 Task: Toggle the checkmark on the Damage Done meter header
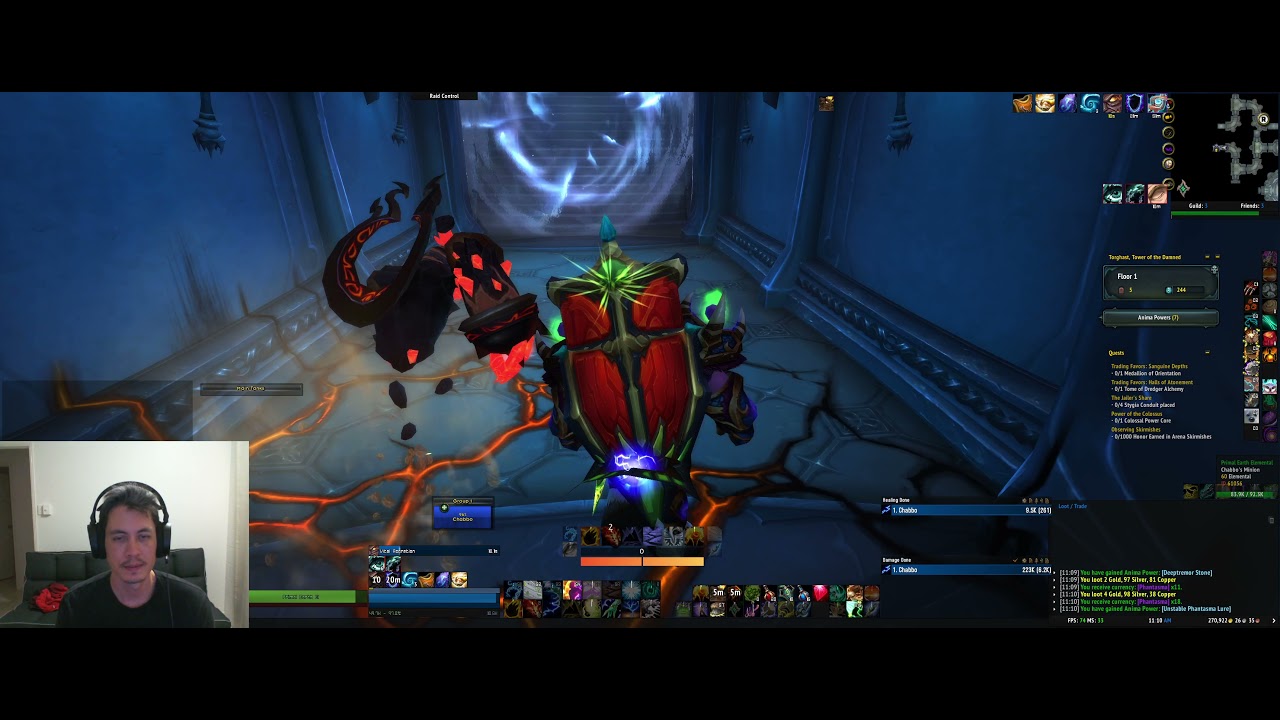click(x=1016, y=559)
